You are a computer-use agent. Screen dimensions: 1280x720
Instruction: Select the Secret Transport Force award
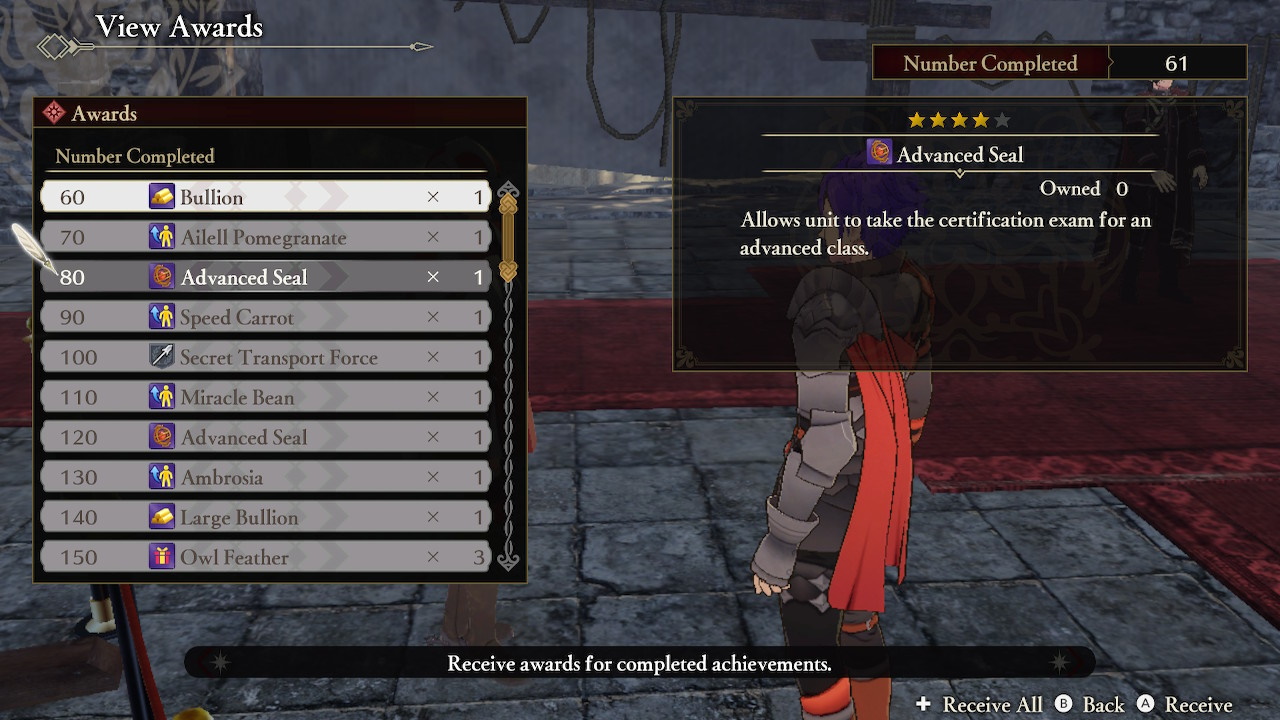tap(265, 357)
